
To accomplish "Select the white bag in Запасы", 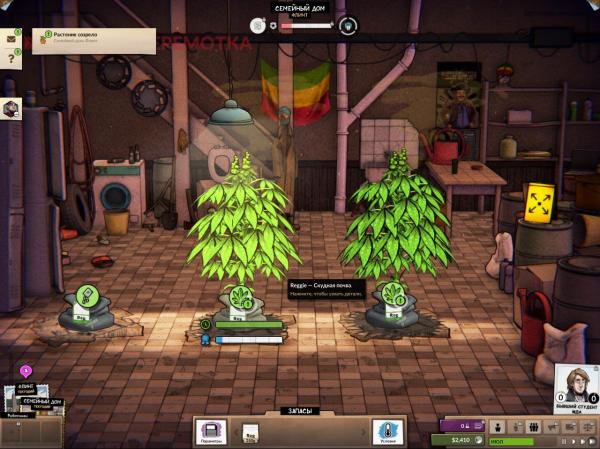I will 251,432.
